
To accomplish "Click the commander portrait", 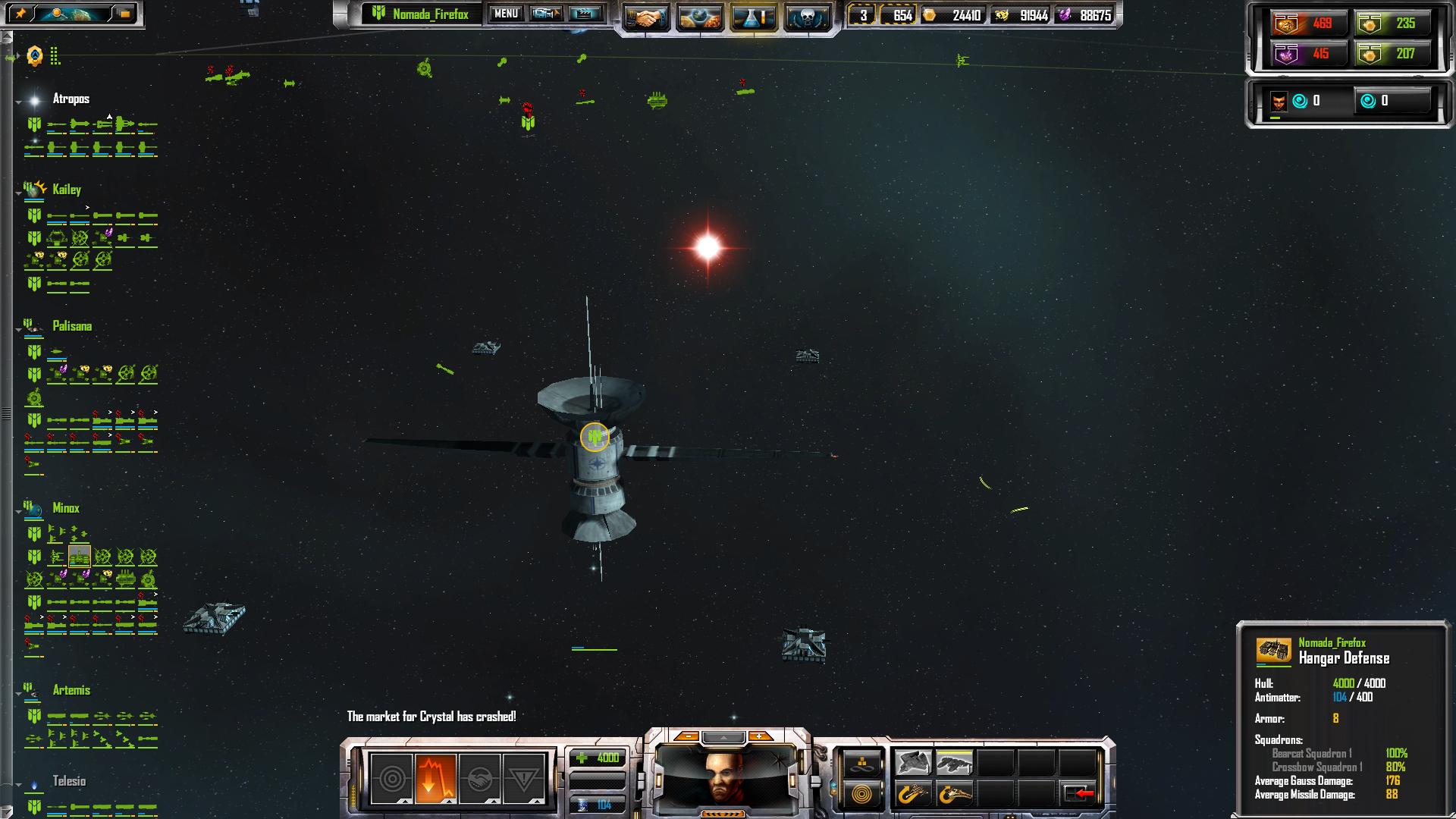I will (726, 776).
